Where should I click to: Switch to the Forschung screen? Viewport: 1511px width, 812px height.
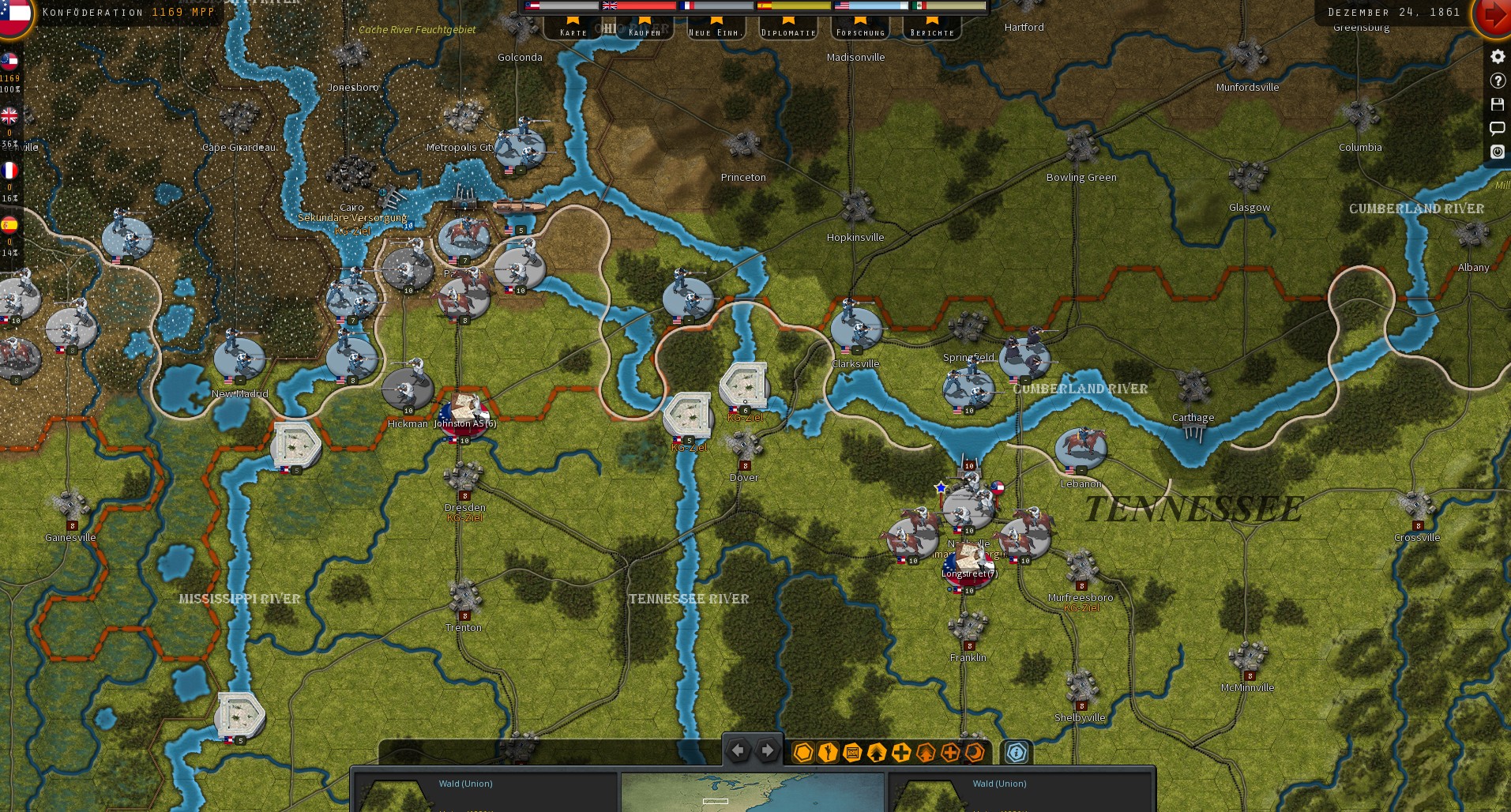coord(860,32)
